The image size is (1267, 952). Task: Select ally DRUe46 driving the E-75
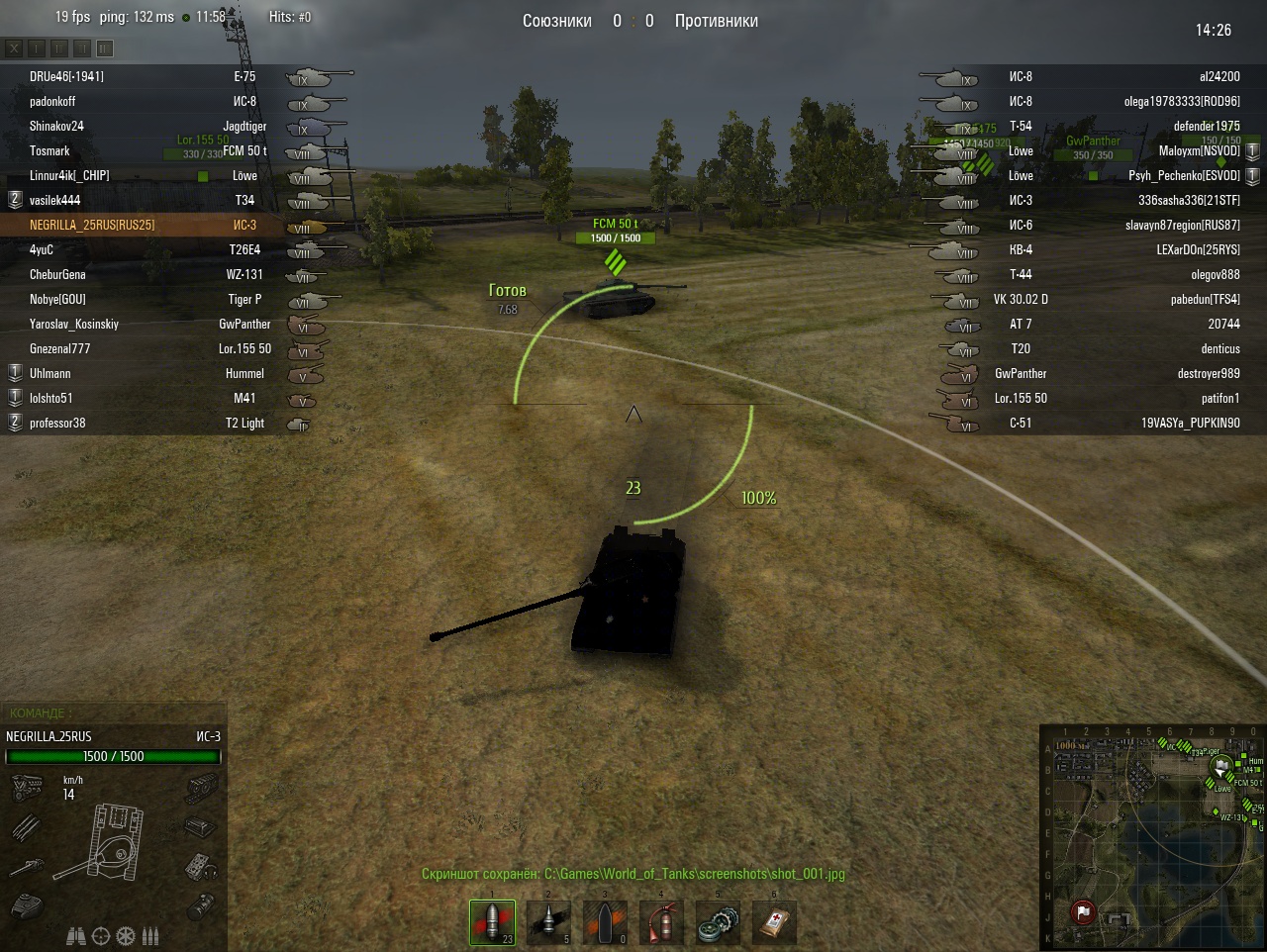[66, 76]
